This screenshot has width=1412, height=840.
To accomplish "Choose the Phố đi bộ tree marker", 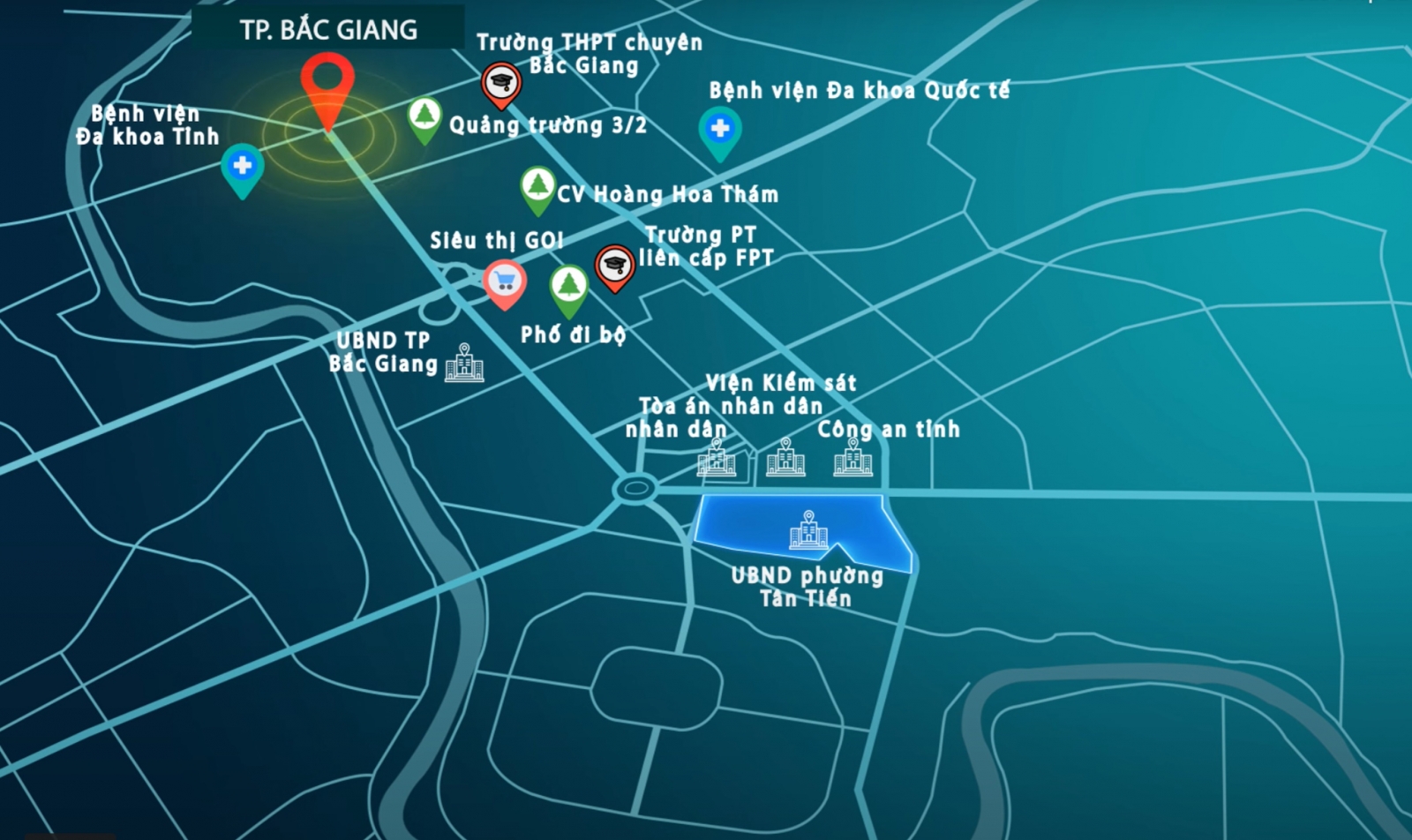I will [x=569, y=287].
